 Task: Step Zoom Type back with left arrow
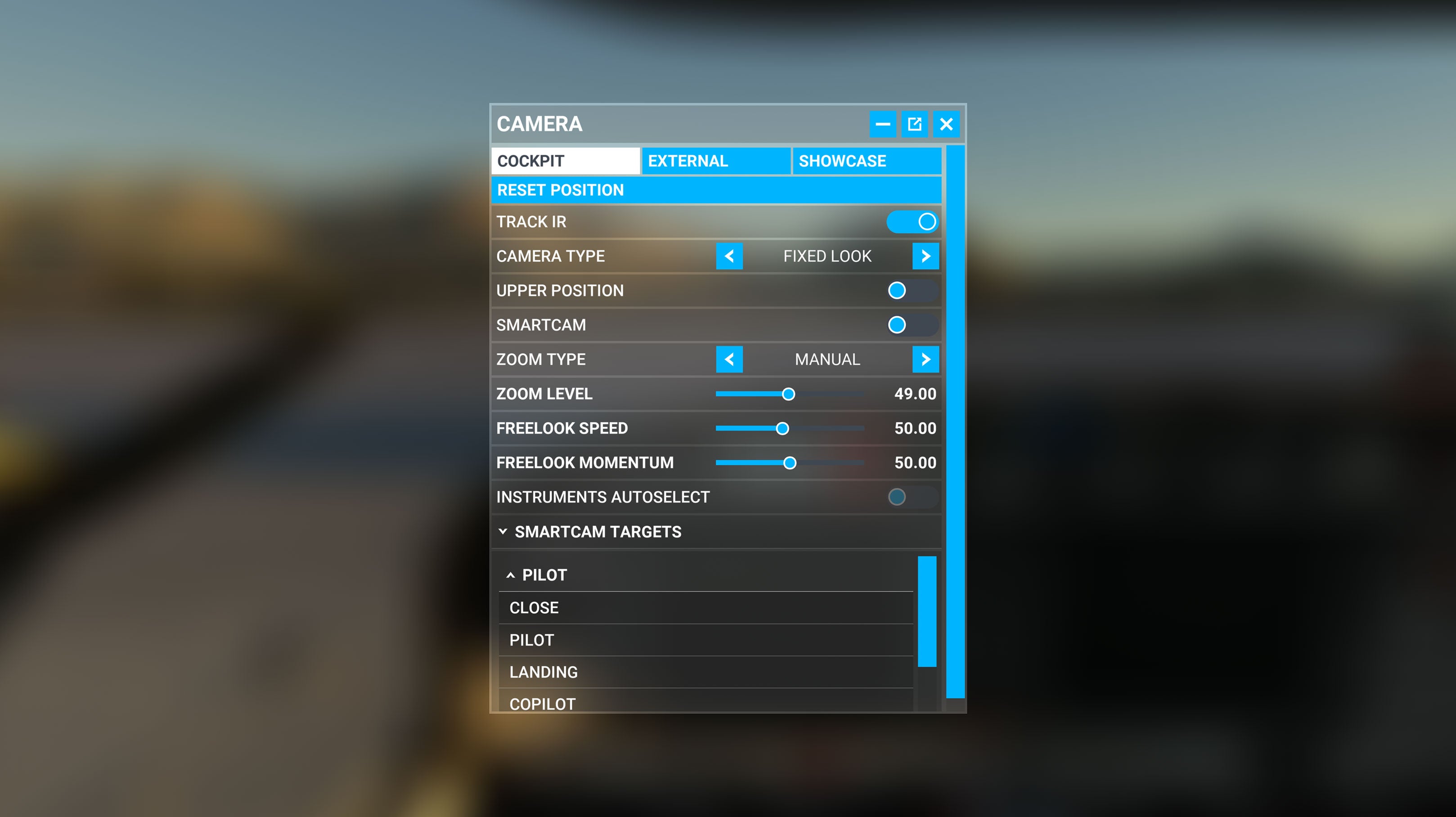pos(729,359)
